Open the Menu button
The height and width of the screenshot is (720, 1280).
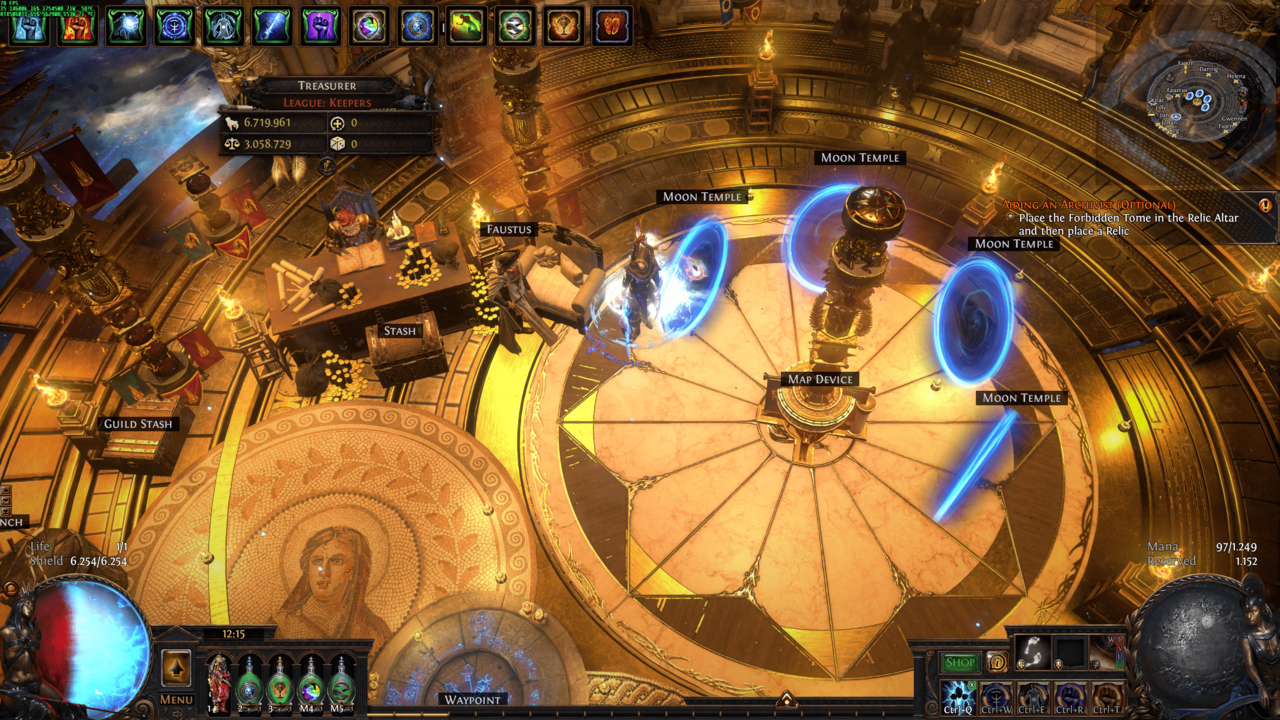(176, 700)
